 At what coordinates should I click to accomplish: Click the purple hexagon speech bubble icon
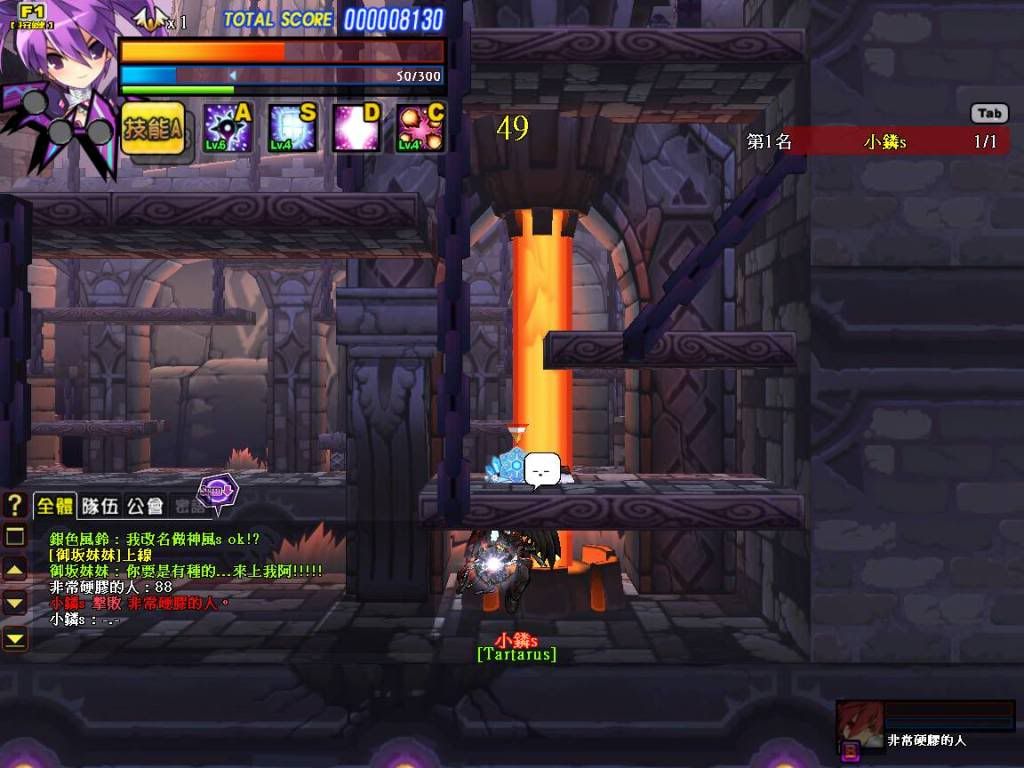(217, 490)
